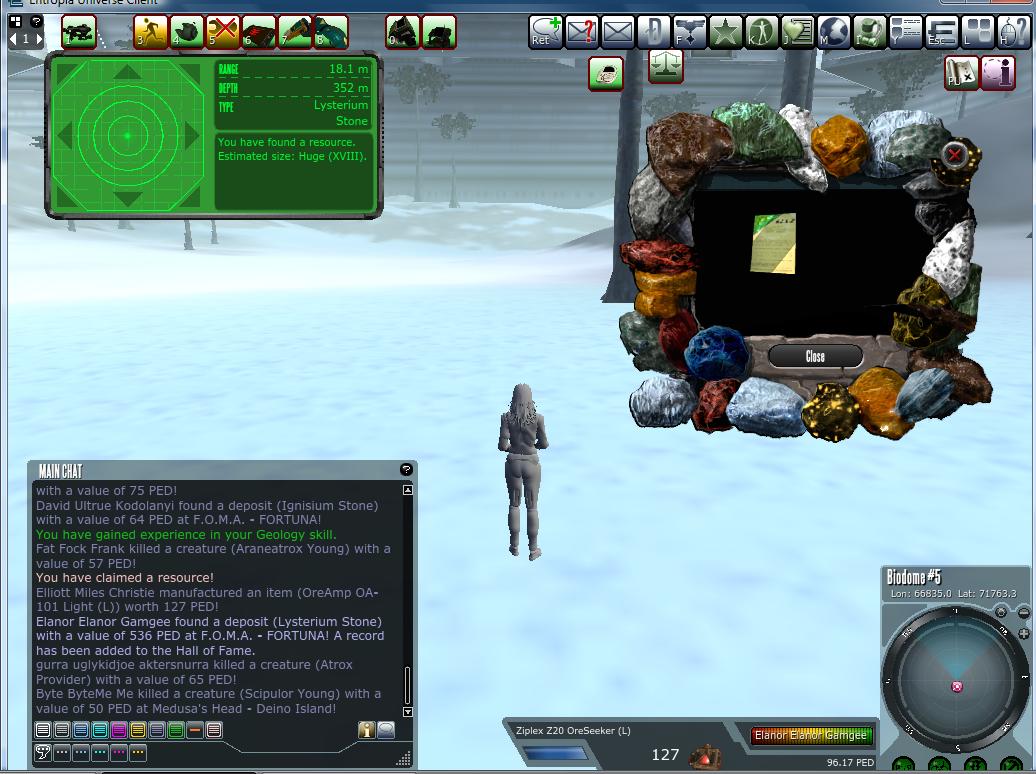This screenshot has height=774, width=1036.
Task: Select the yellow claim deed item
Action: coord(773,242)
